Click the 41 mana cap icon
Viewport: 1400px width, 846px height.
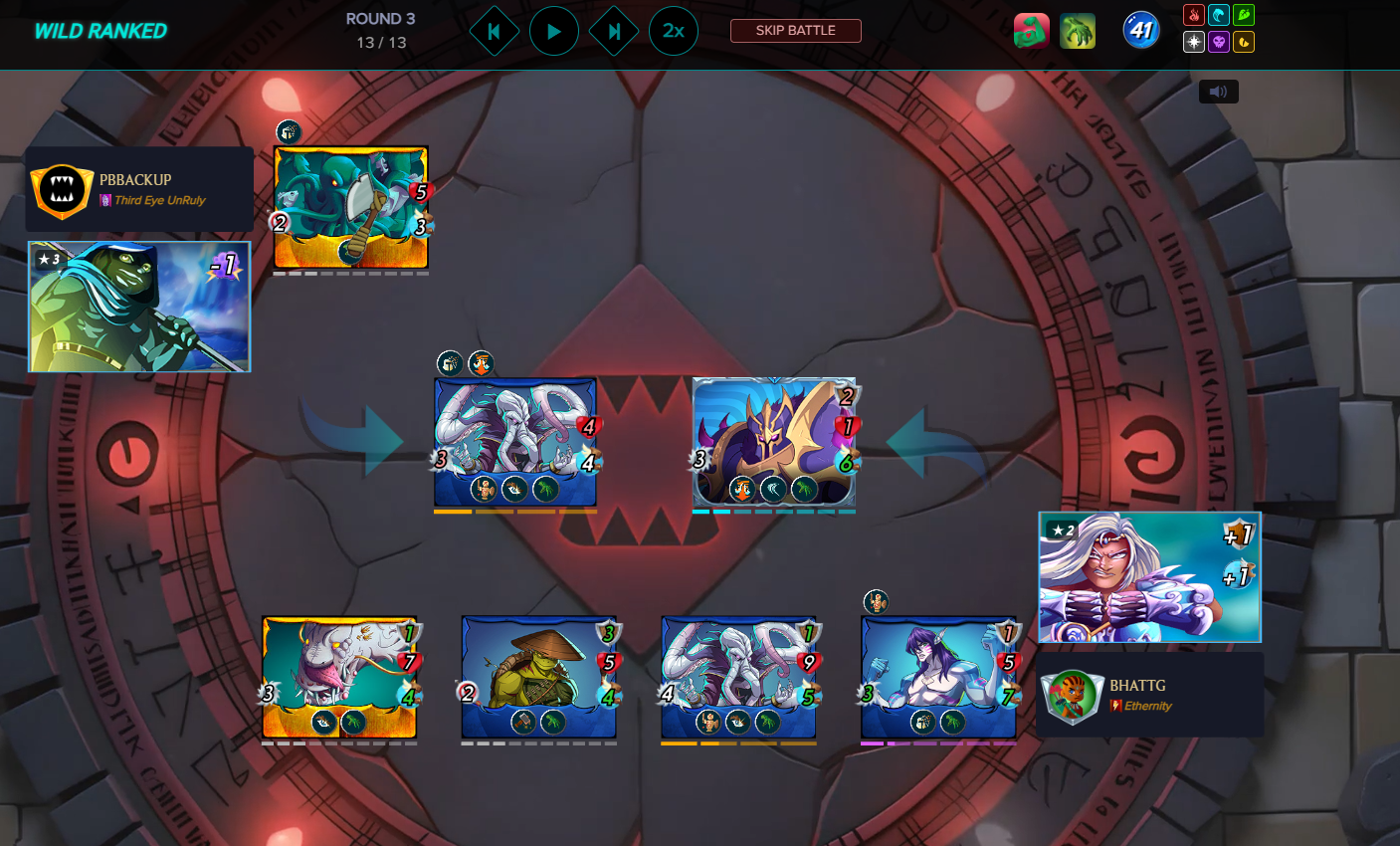click(1141, 31)
